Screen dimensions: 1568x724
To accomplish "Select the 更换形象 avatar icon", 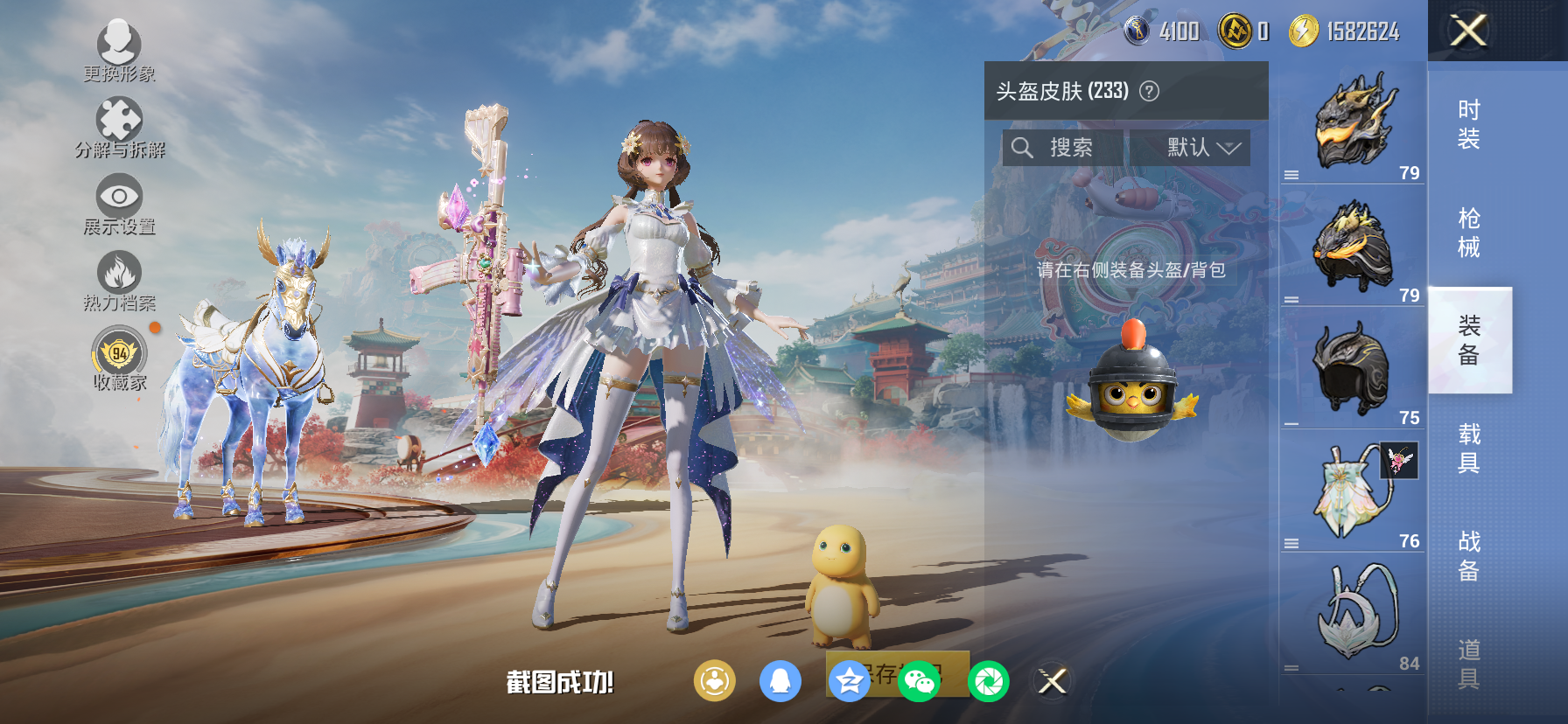I will 121,42.
